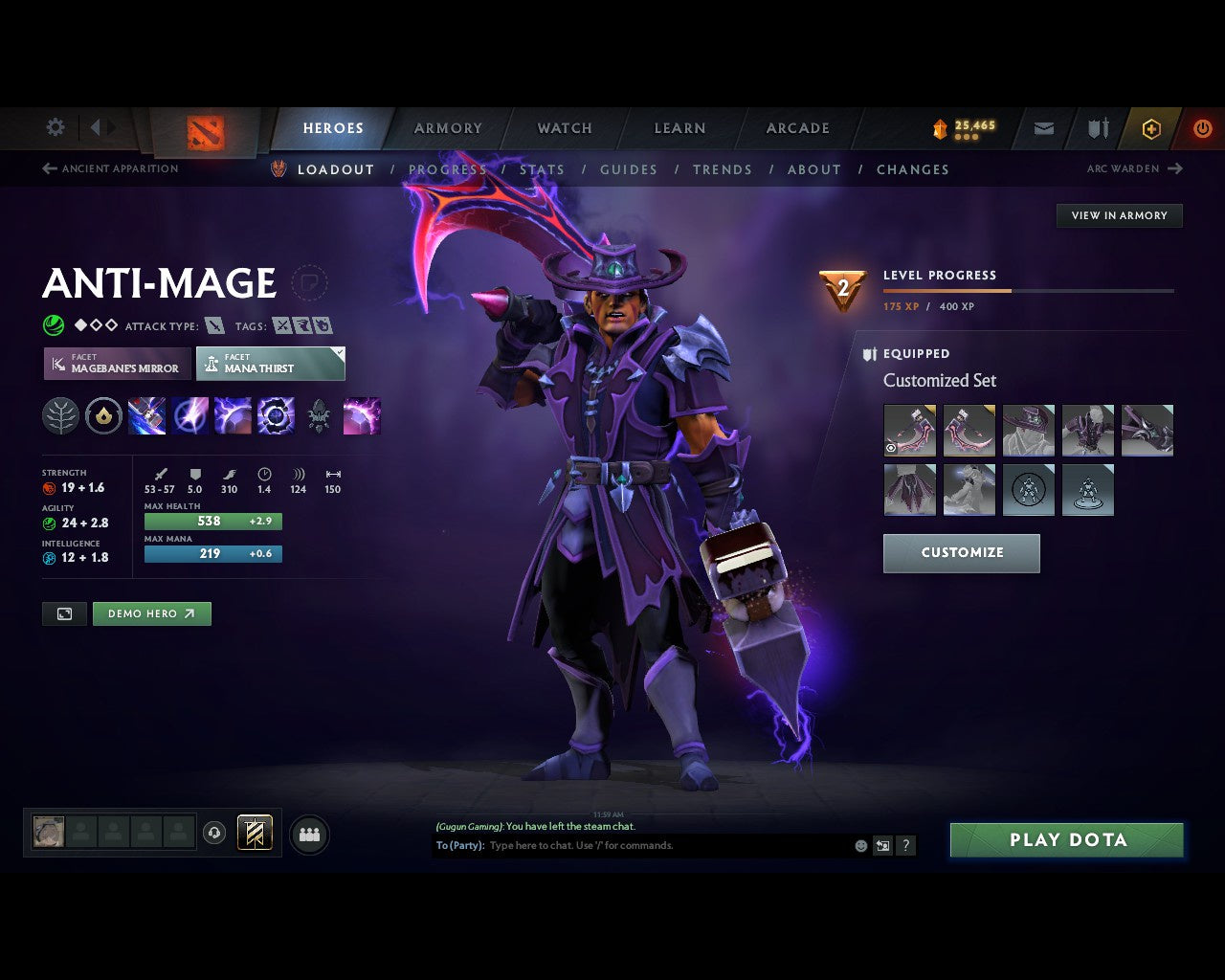Click the power icon to exit Dota
The height and width of the screenshot is (980, 1225).
tap(1202, 128)
